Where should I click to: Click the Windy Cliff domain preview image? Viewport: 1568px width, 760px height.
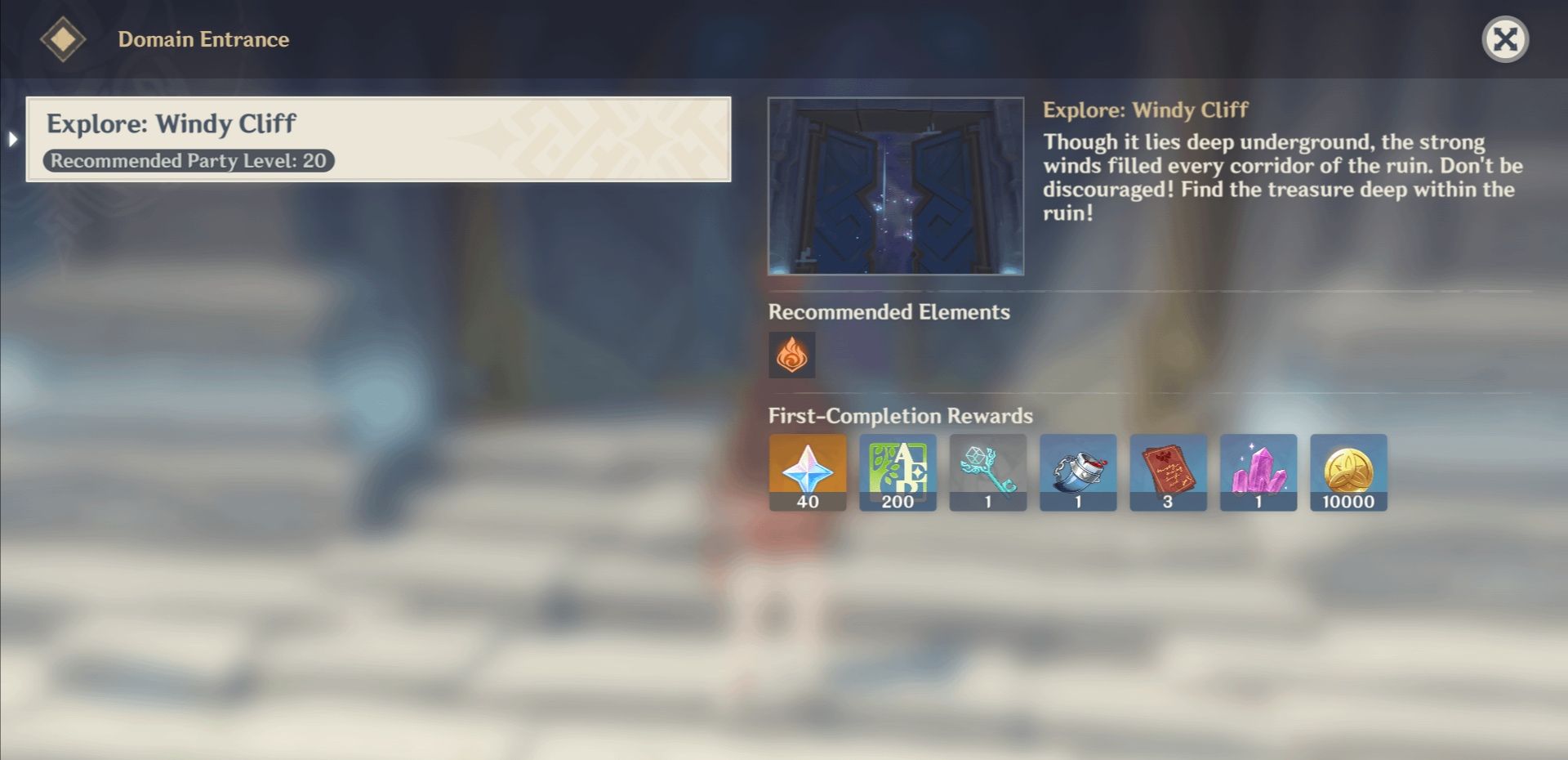[895, 186]
